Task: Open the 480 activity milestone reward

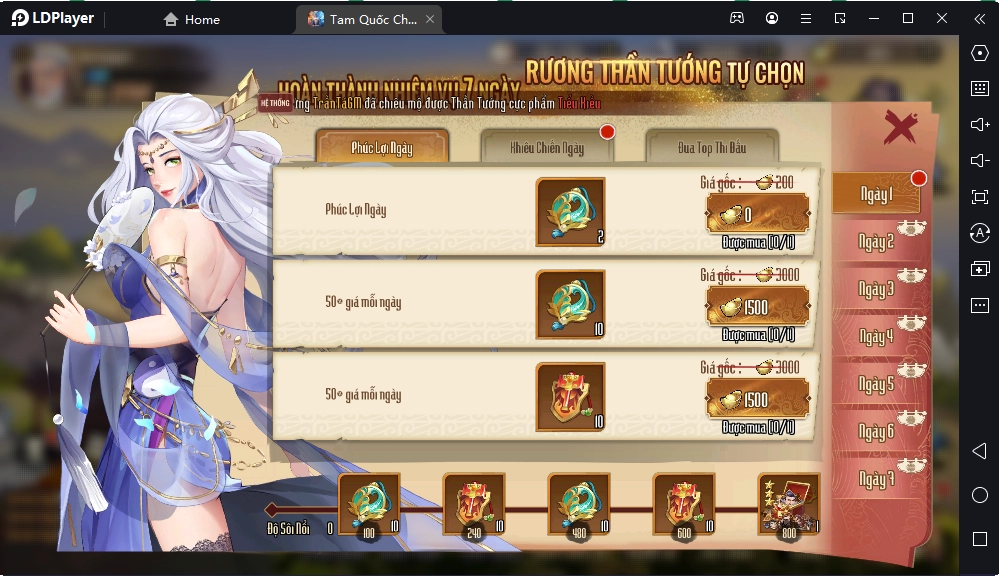Action: (579, 504)
